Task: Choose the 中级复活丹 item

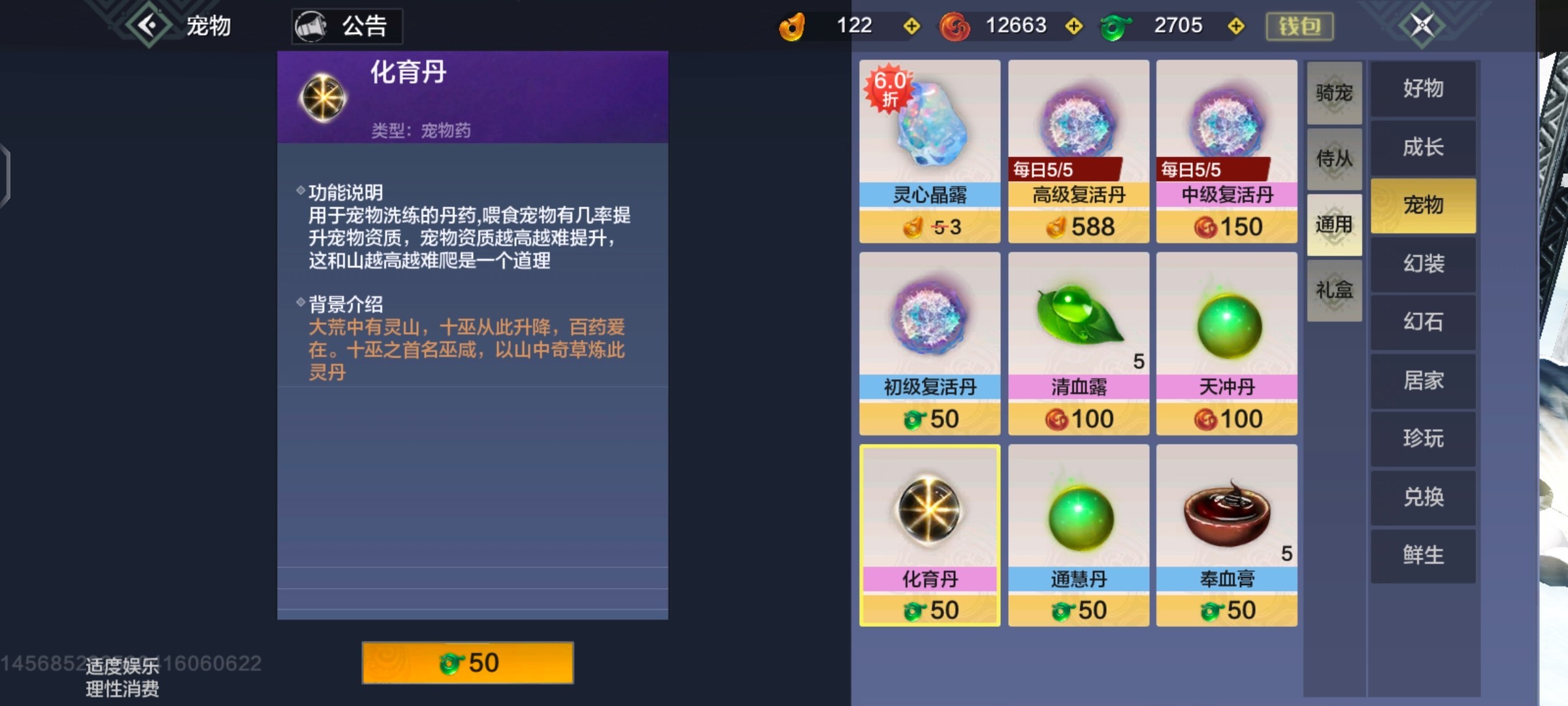Action: 1226,151
